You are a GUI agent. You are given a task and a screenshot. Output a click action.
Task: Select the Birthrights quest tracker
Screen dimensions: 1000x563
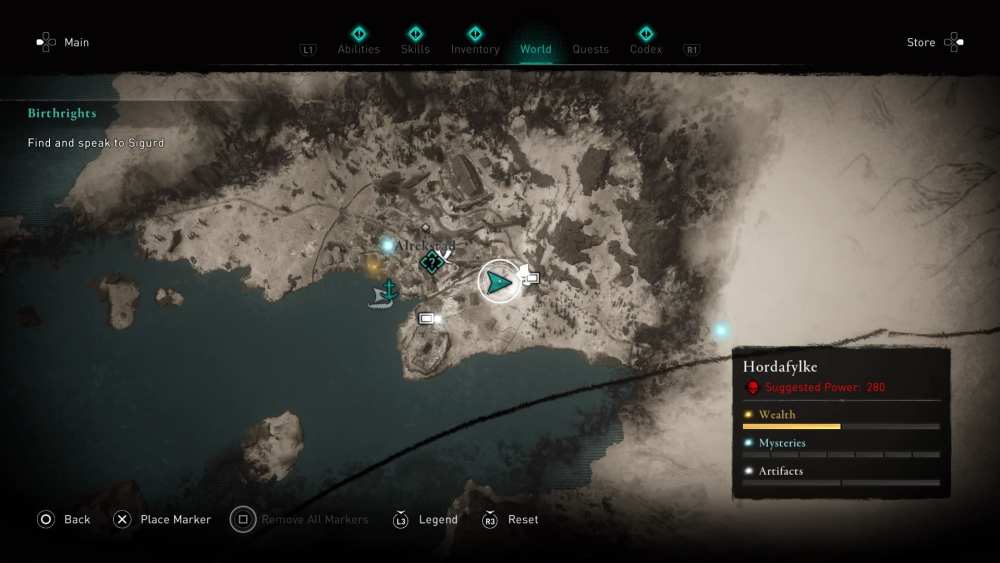(x=62, y=114)
